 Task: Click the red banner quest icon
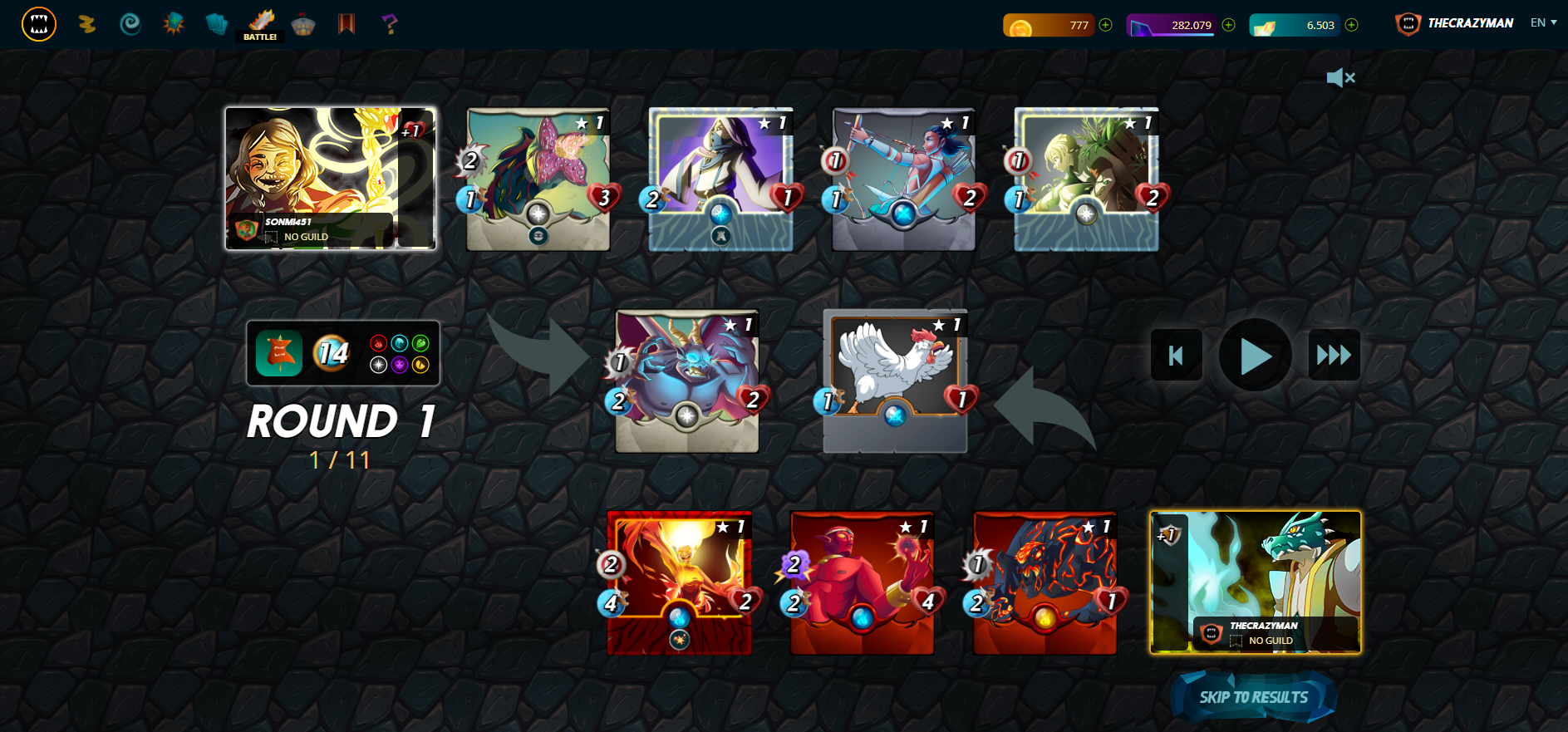347,24
